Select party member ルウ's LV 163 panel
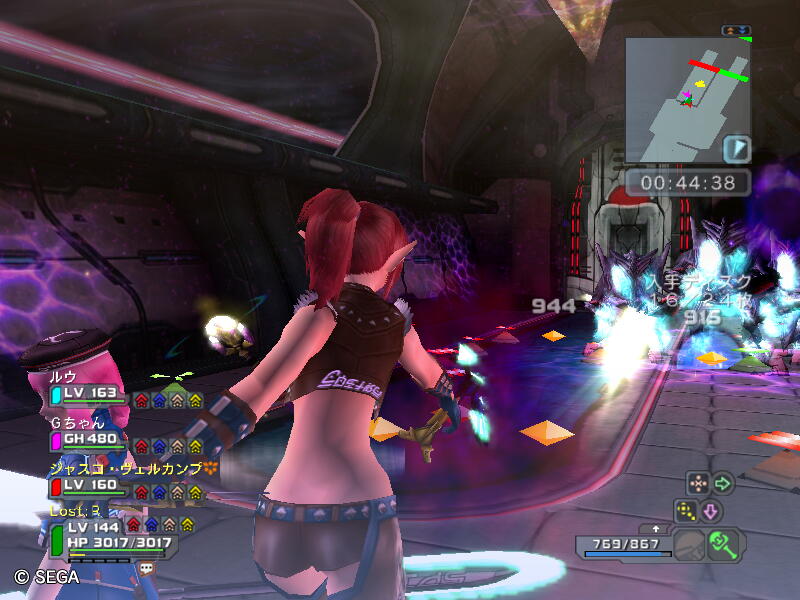Image resolution: width=800 pixels, height=600 pixels. (x=90, y=394)
